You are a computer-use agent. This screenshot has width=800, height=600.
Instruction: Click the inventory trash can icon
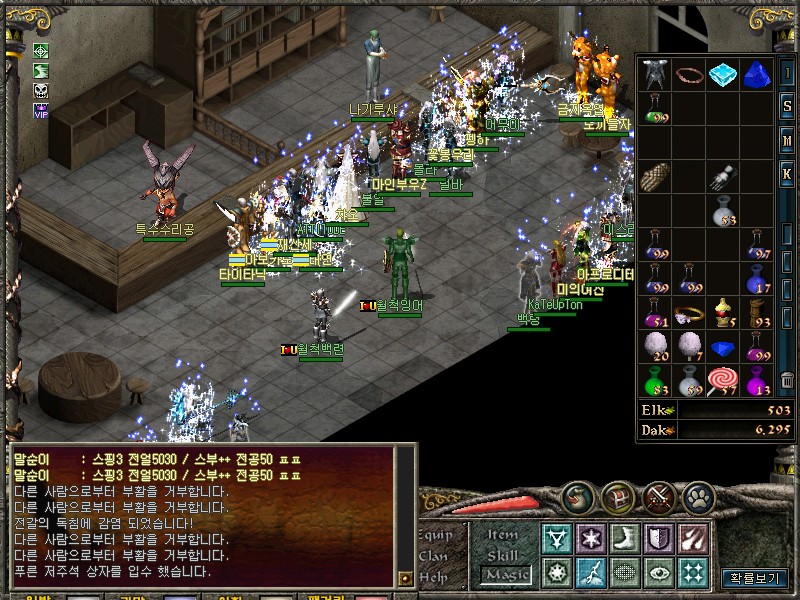788,380
